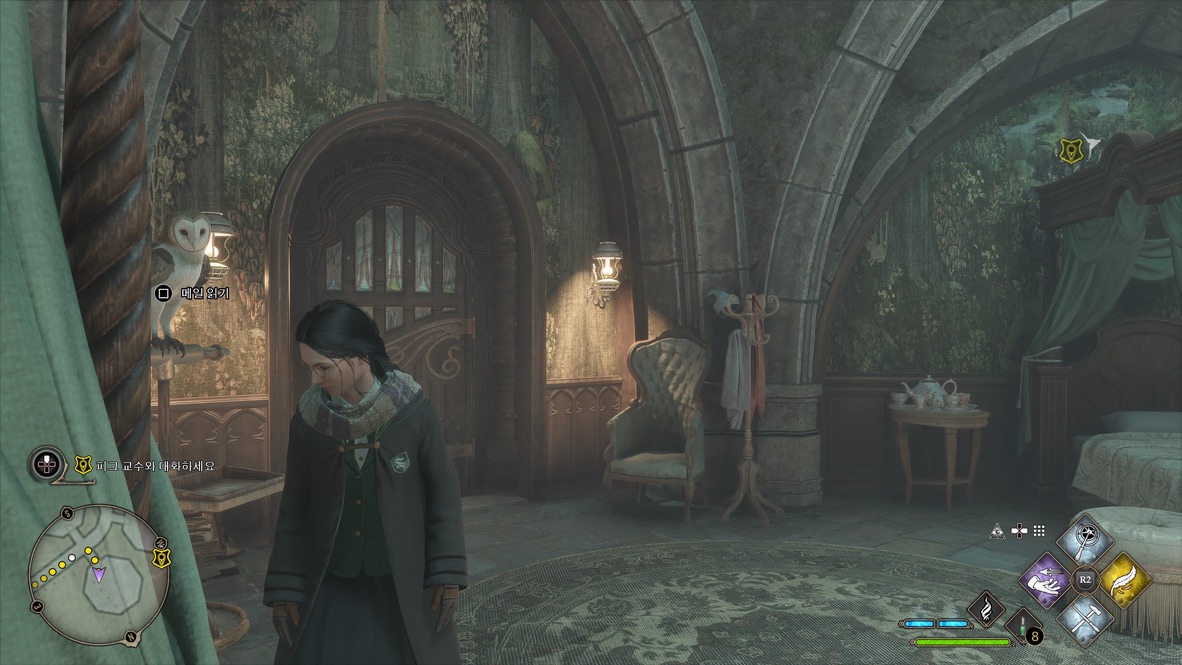
Task: Click the pyramid eye Revelio icon
Action: [997, 530]
